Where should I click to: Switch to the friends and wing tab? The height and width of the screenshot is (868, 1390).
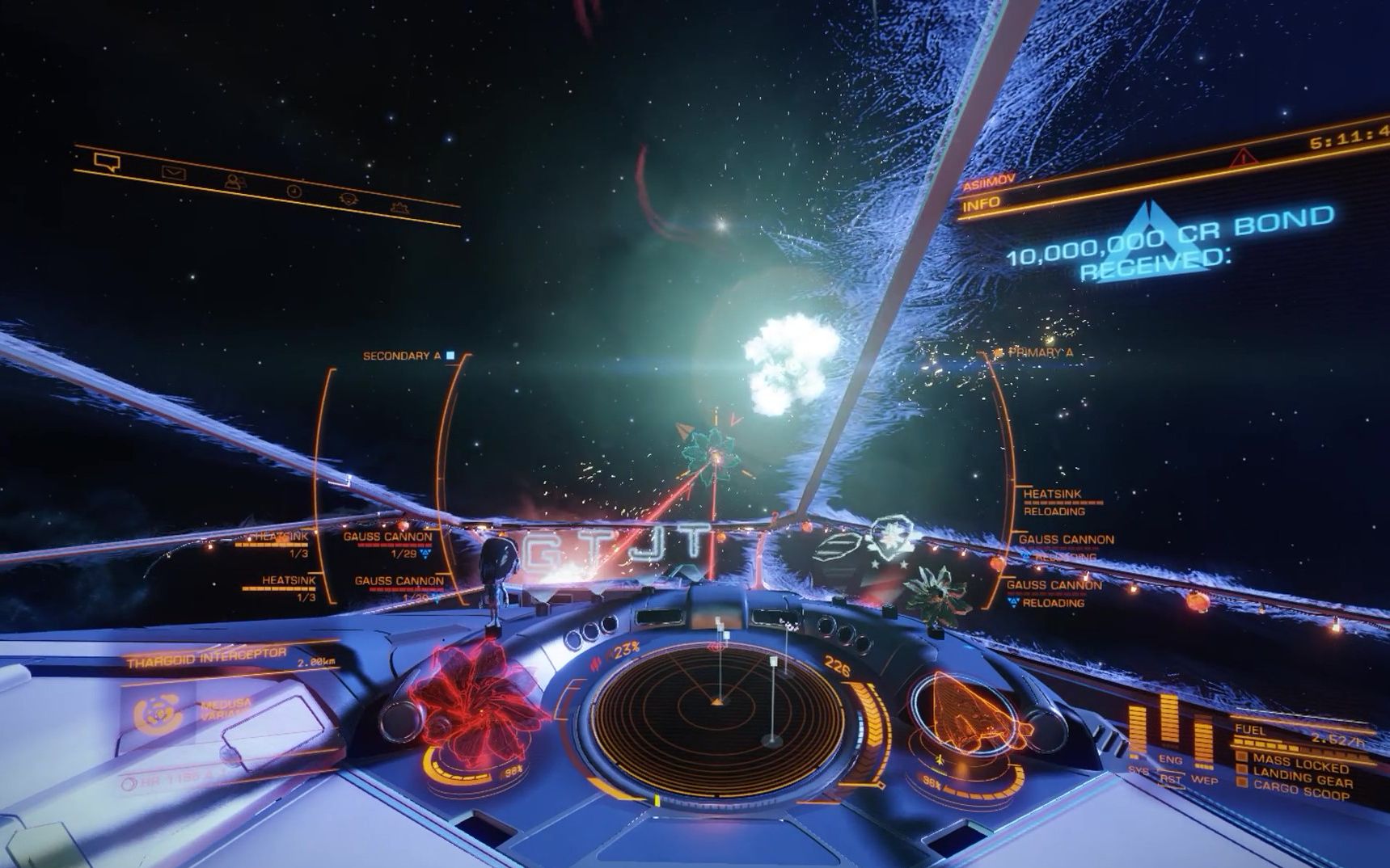pos(235,182)
